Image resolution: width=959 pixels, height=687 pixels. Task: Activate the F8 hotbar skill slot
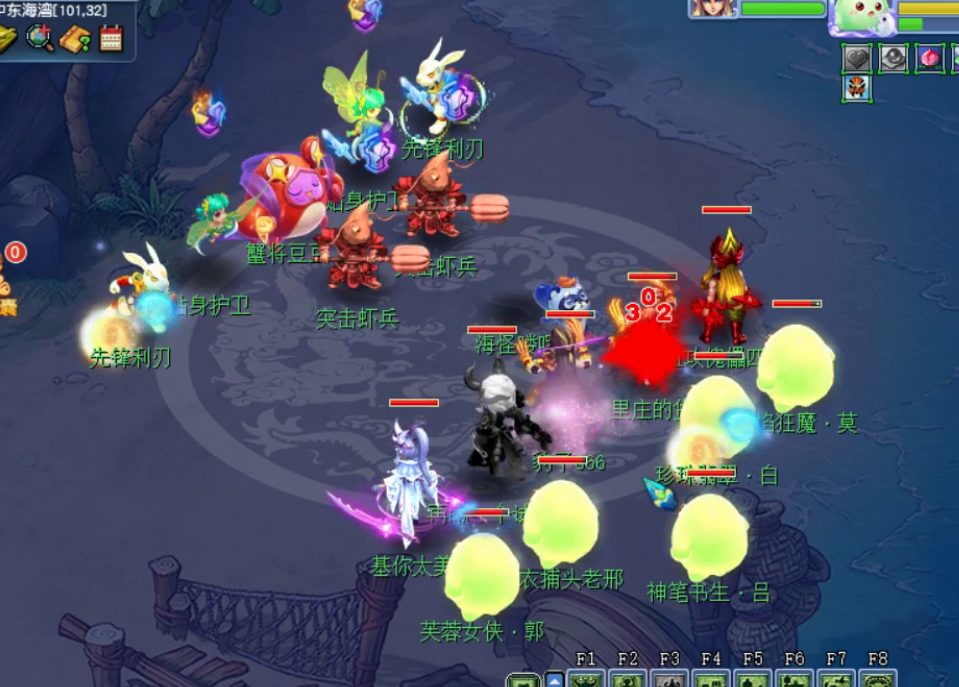pyautogui.click(x=878, y=679)
